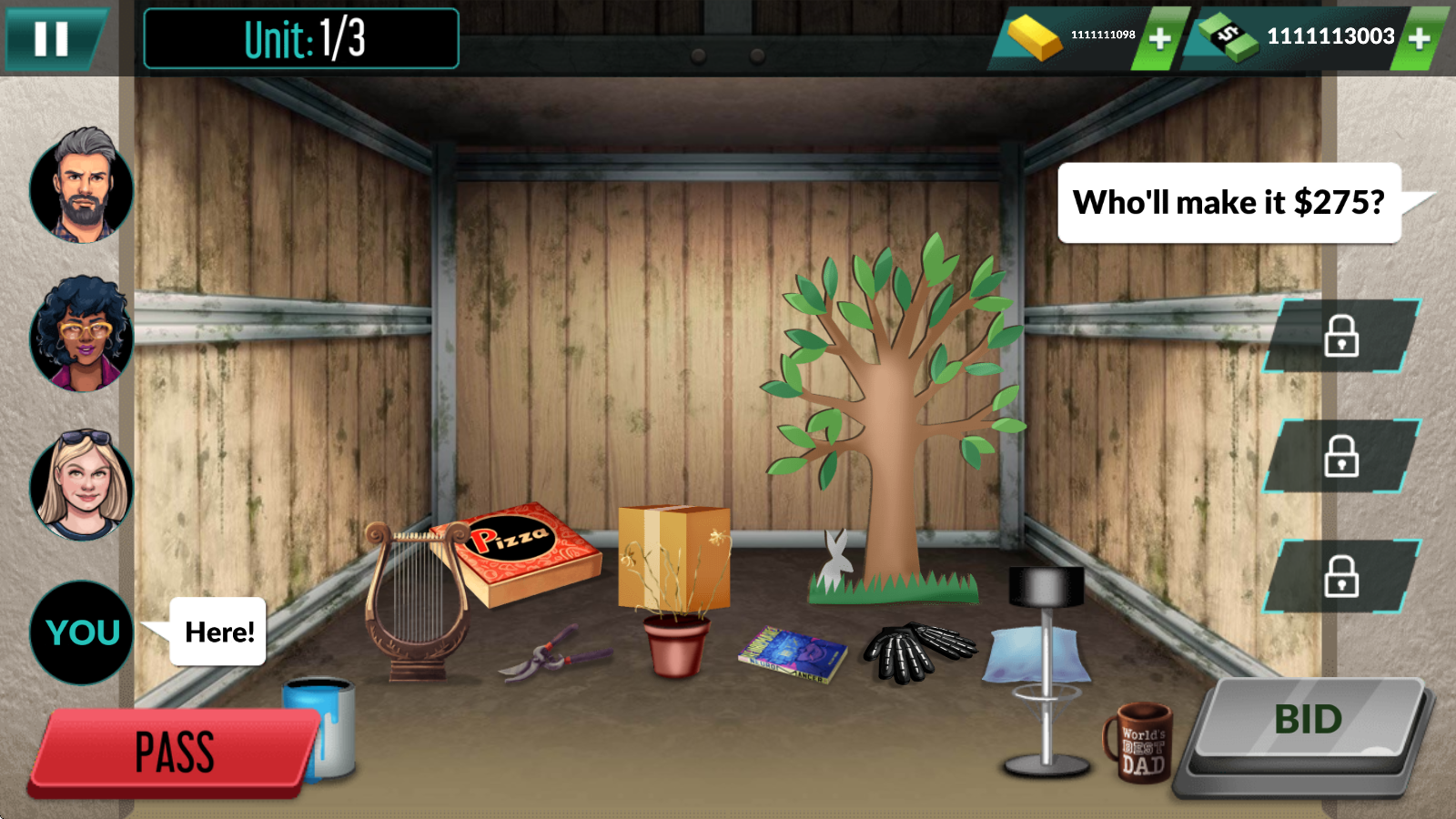Image resolution: width=1456 pixels, height=819 pixels.
Task: Select the bearded man bidder portrait
Action: click(82, 187)
